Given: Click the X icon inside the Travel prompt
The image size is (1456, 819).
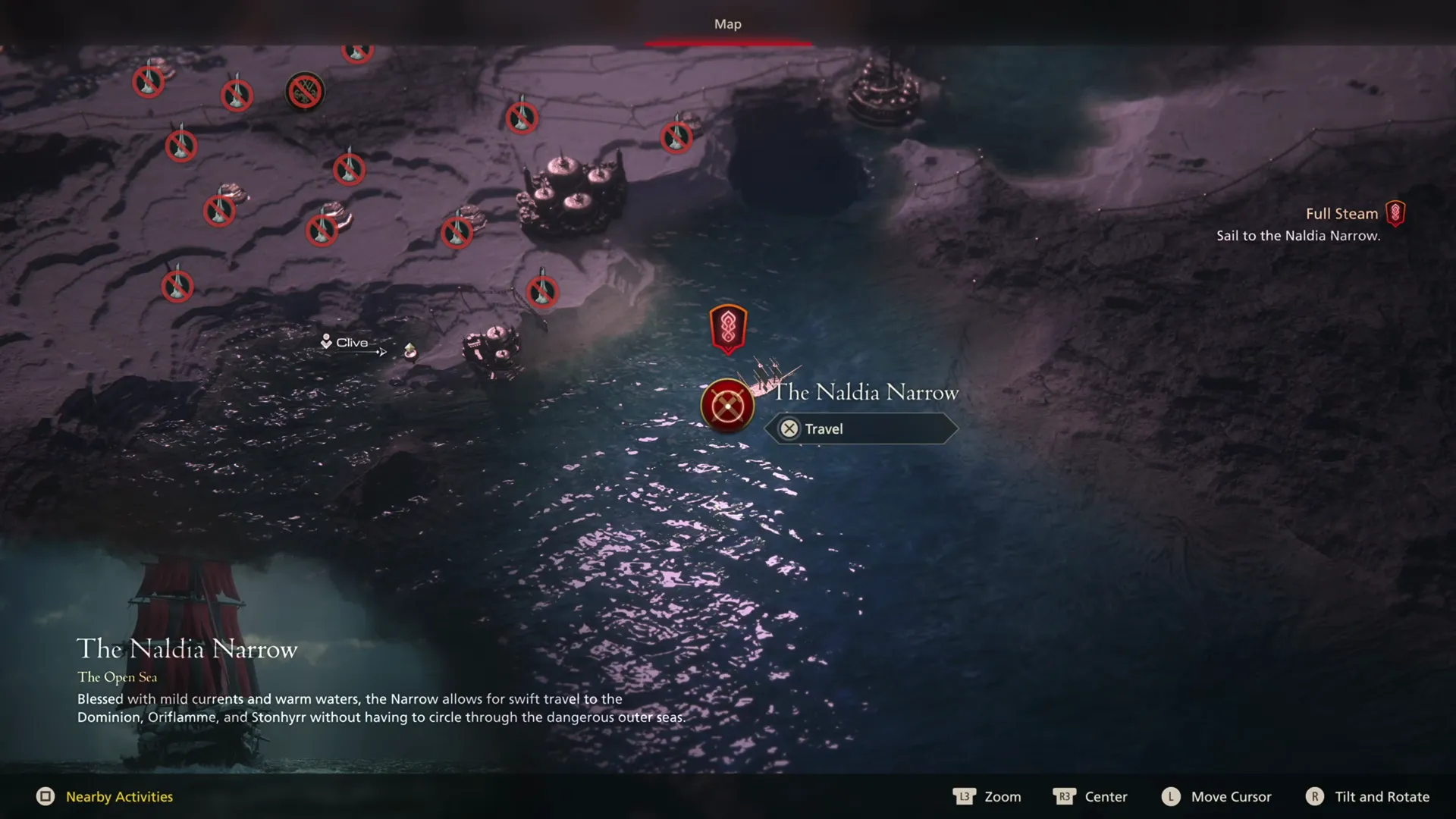Looking at the screenshot, I should coord(789,428).
